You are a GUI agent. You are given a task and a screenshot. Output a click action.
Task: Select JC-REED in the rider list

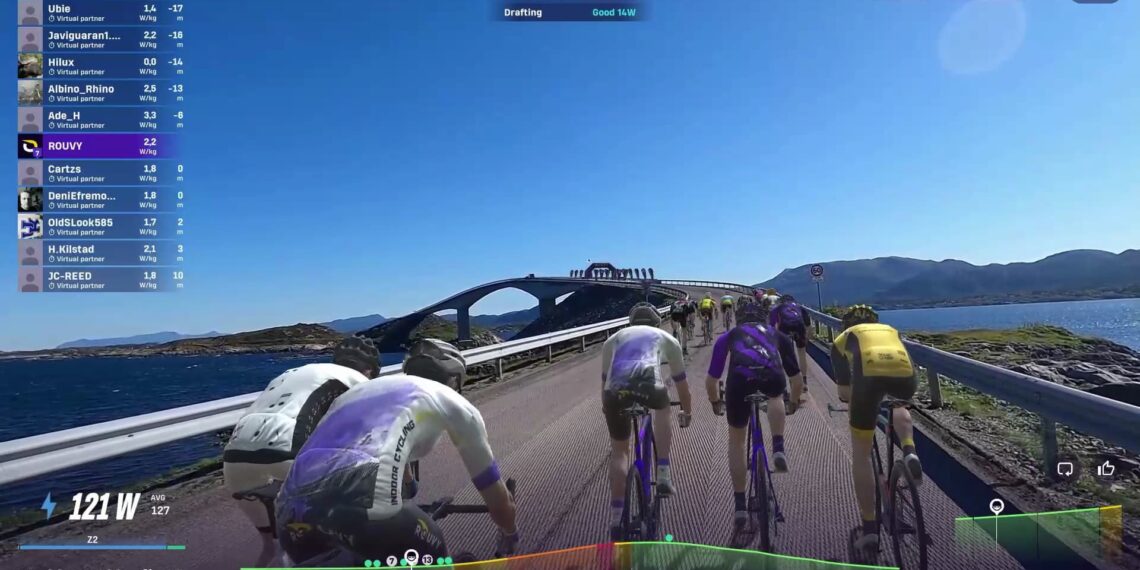pyautogui.click(x=100, y=280)
